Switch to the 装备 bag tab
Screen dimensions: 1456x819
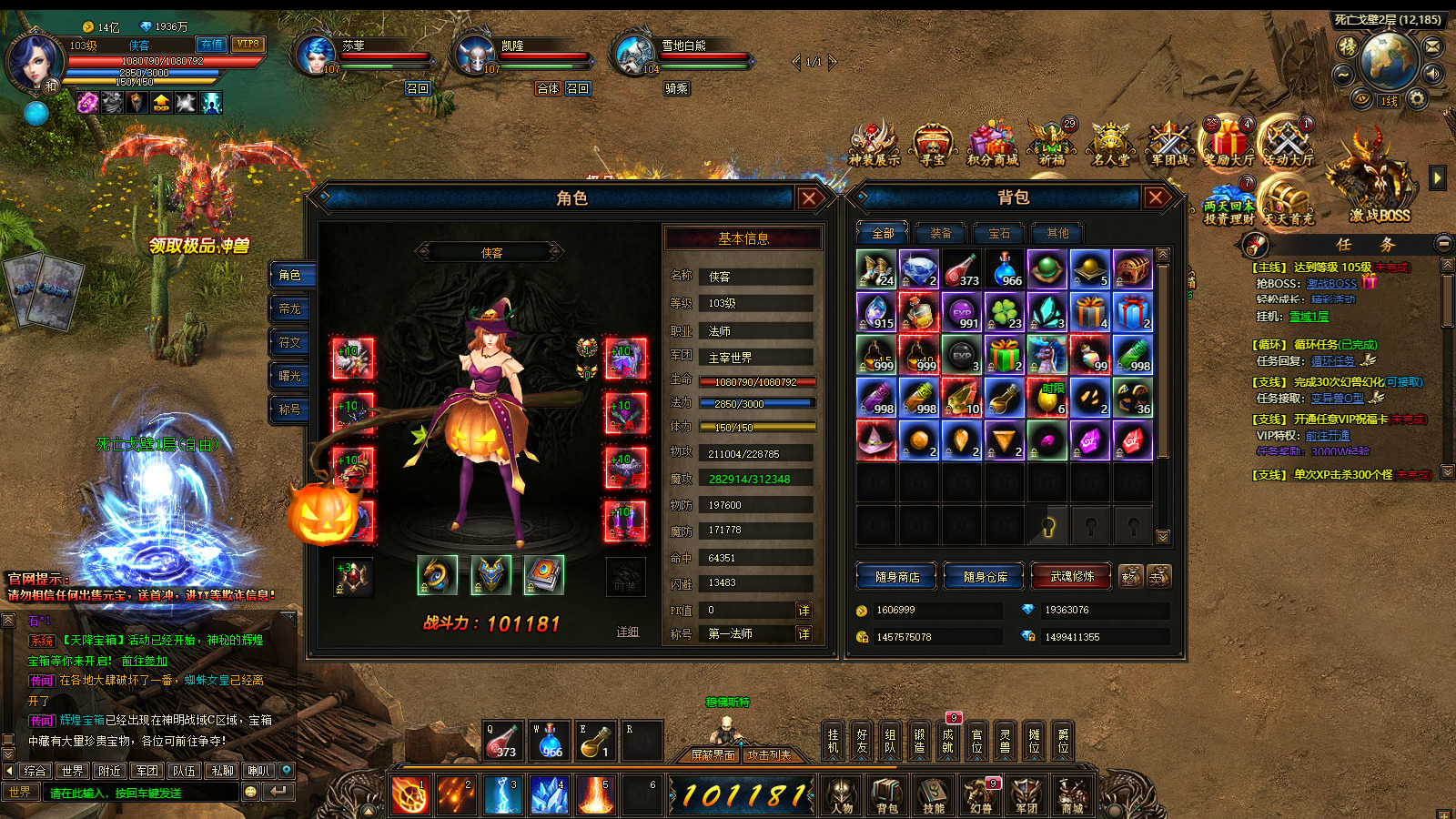[940, 233]
